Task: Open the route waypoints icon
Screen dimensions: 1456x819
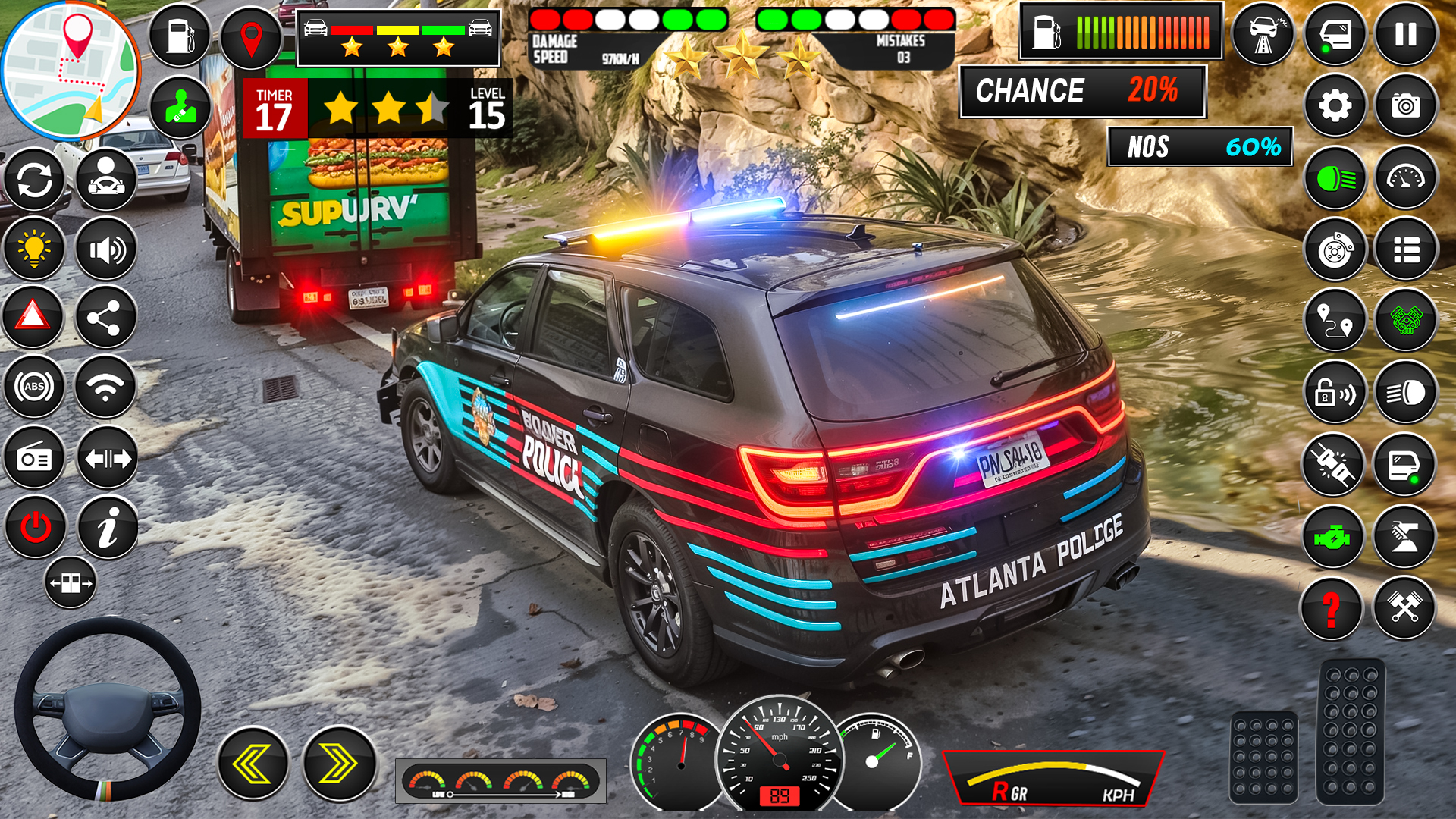Action: [x=1335, y=319]
